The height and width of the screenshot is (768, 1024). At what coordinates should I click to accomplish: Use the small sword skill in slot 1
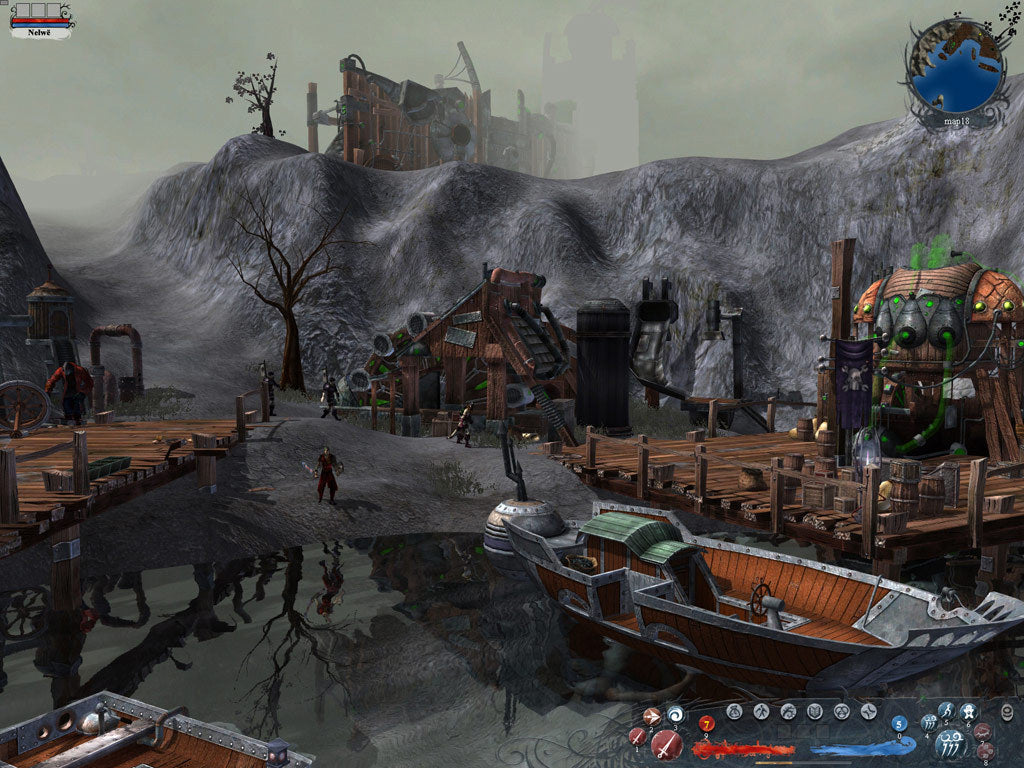point(638,737)
